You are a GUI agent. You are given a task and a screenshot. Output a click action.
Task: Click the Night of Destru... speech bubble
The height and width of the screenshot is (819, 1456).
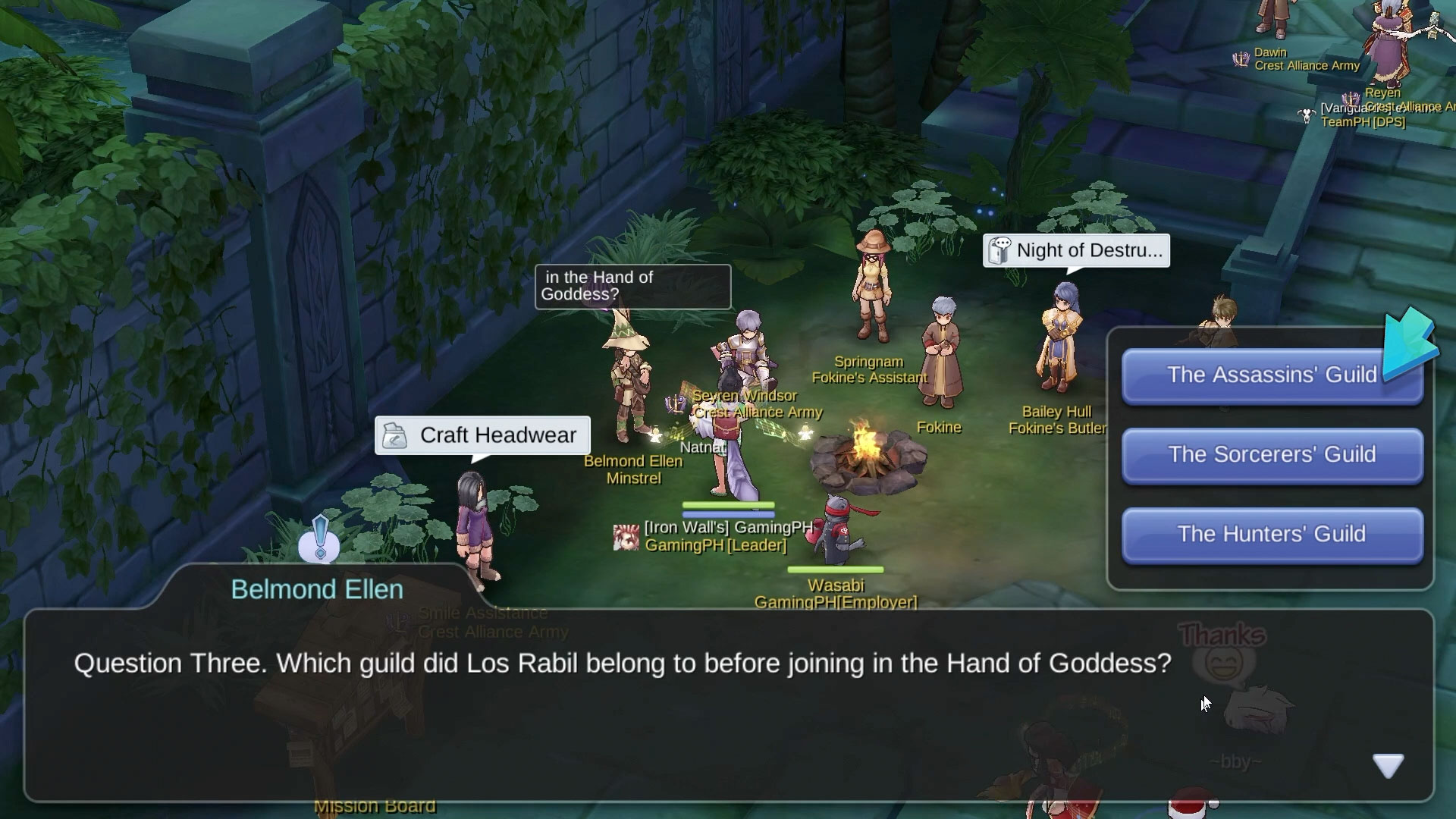click(x=1076, y=251)
